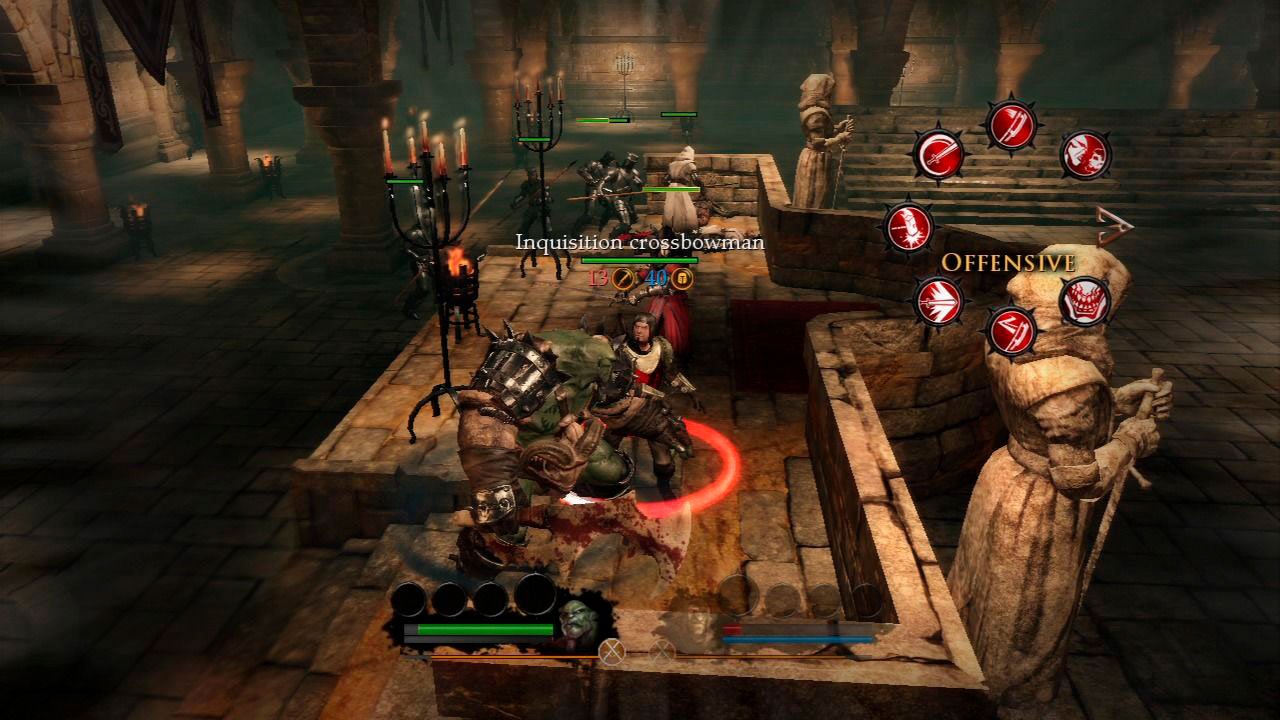Viewport: 1280px width, 720px height.
Task: Click the arrow beside the Offensive wheel
Action: point(1114,227)
